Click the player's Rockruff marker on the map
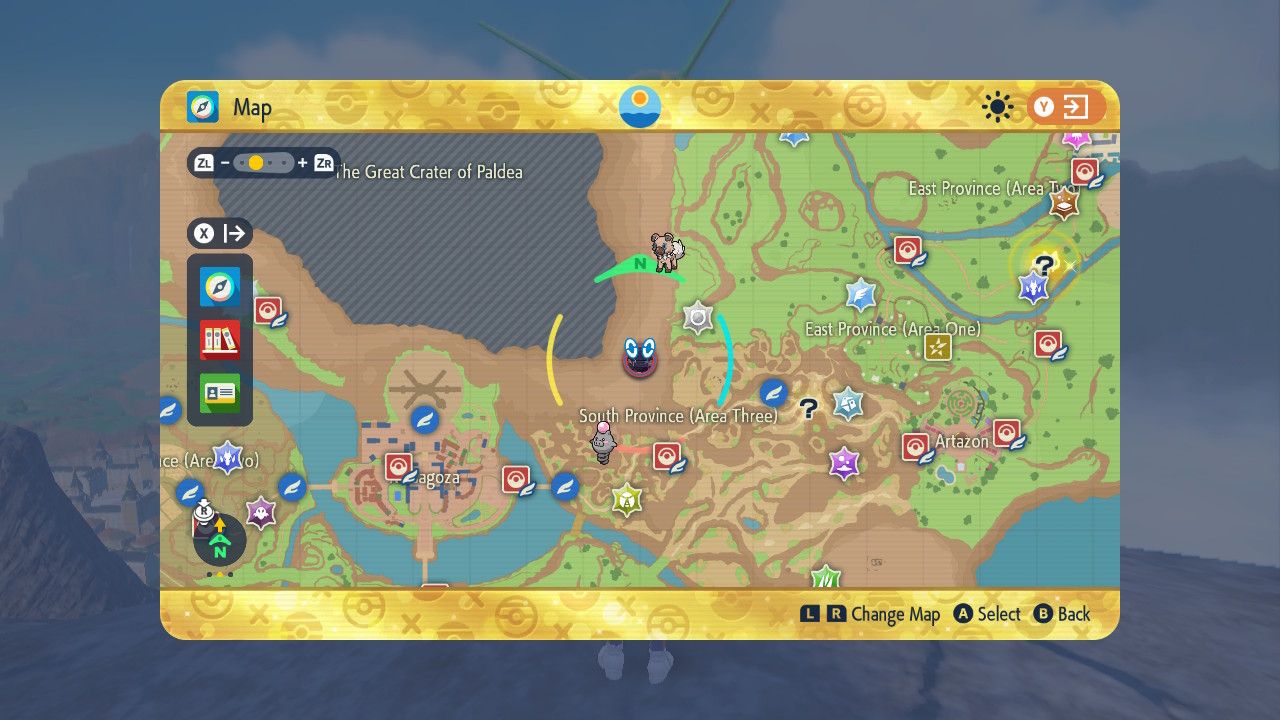This screenshot has width=1280, height=720. pyautogui.click(x=668, y=253)
